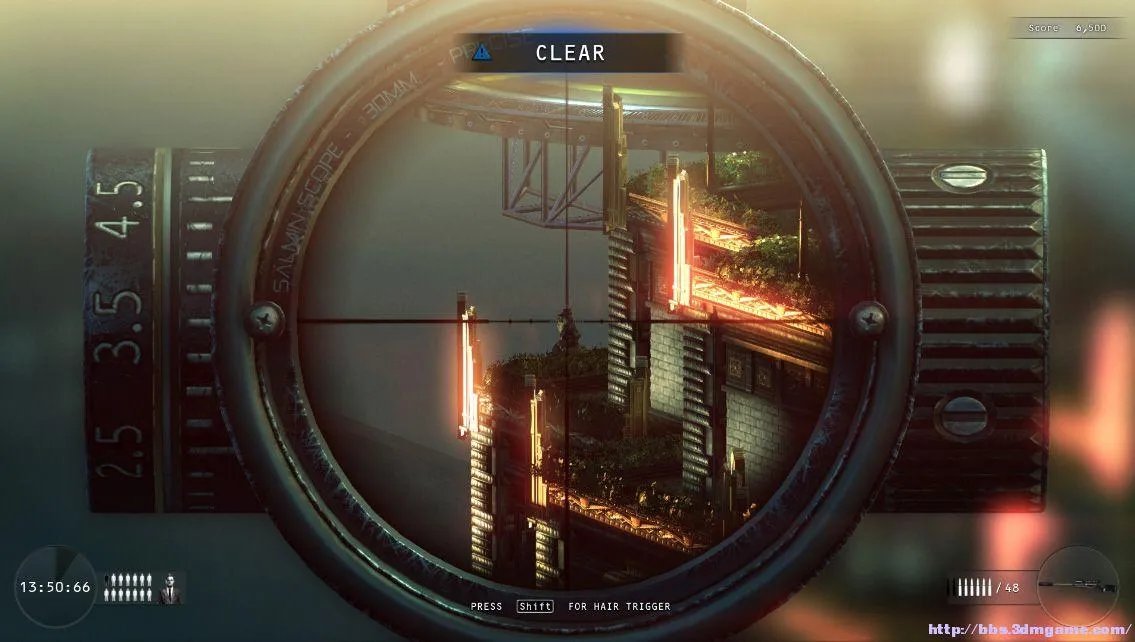
Task: Click the target portrait in the HUD
Action: [x=171, y=588]
